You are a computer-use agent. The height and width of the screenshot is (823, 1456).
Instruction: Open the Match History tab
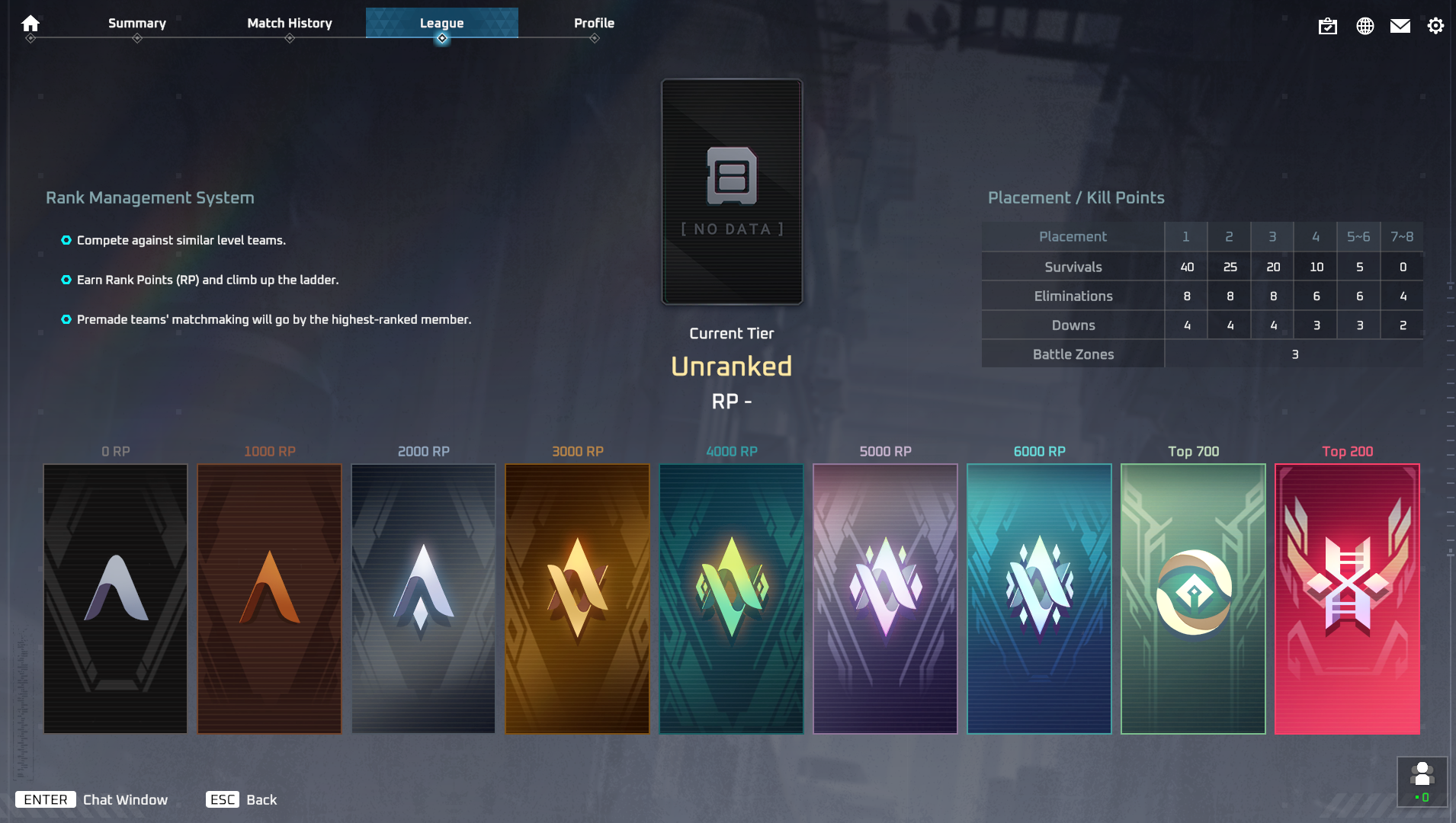289,23
